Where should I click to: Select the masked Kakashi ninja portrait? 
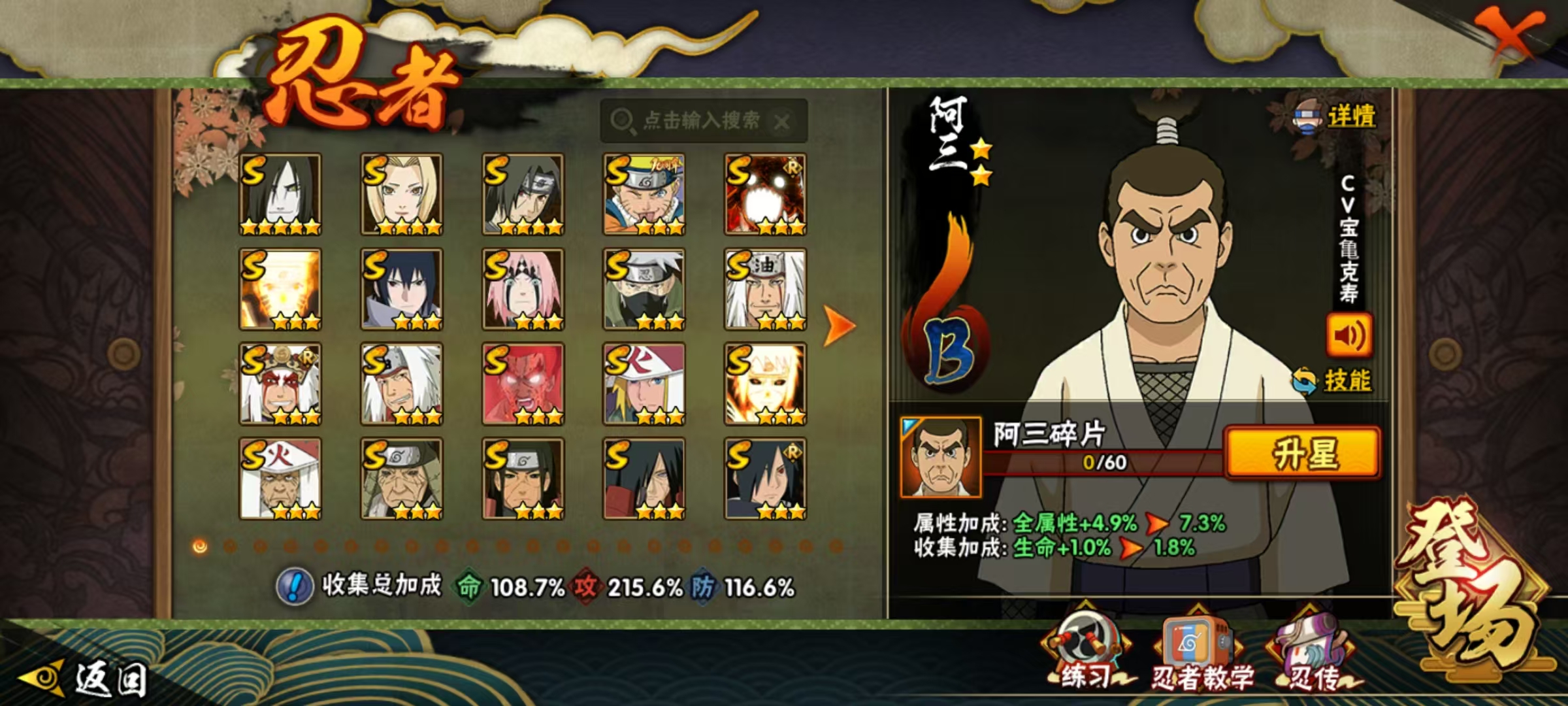(644, 289)
